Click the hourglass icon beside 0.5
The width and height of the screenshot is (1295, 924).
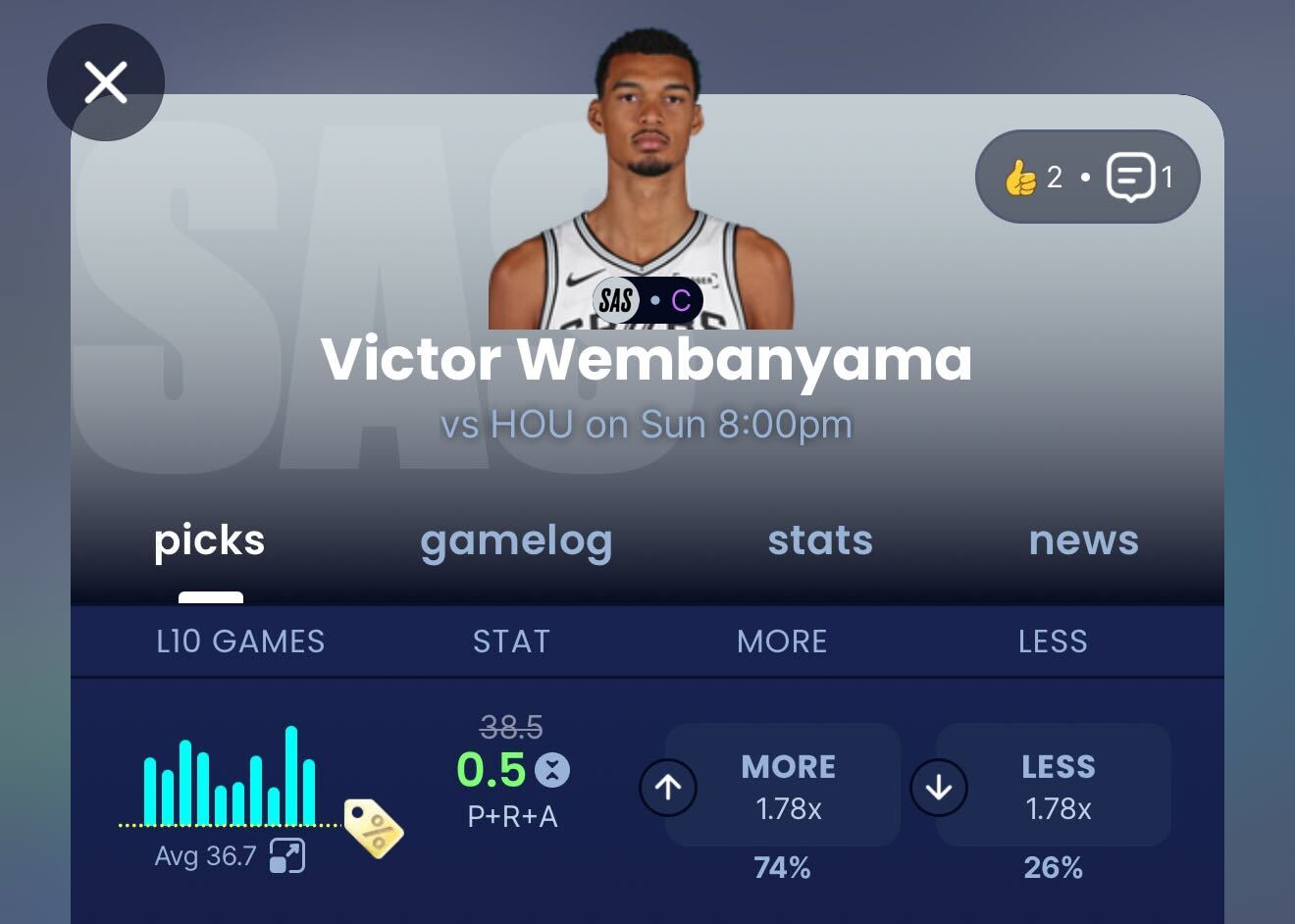click(552, 770)
